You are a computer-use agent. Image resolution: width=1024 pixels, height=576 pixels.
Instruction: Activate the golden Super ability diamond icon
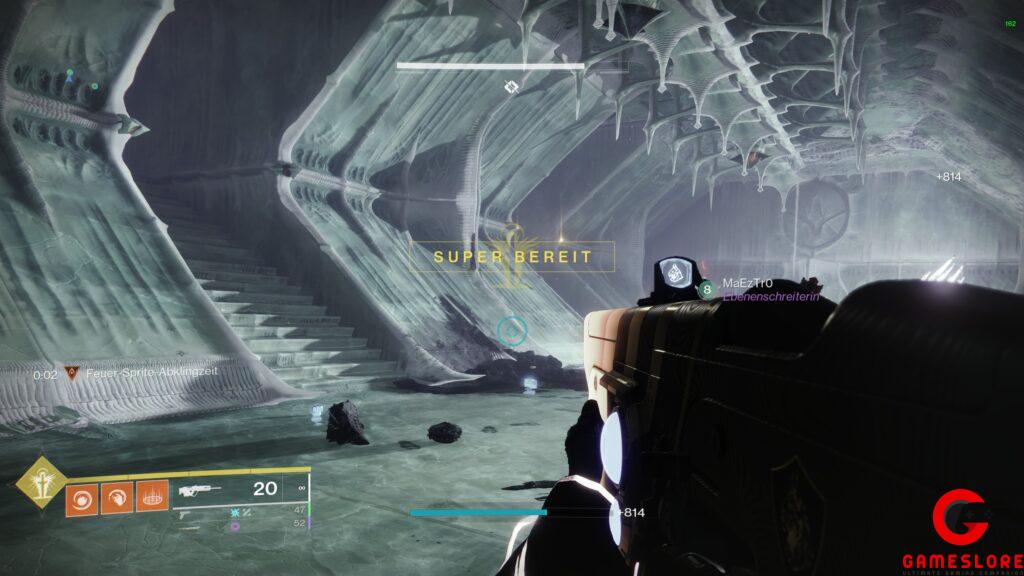(39, 482)
